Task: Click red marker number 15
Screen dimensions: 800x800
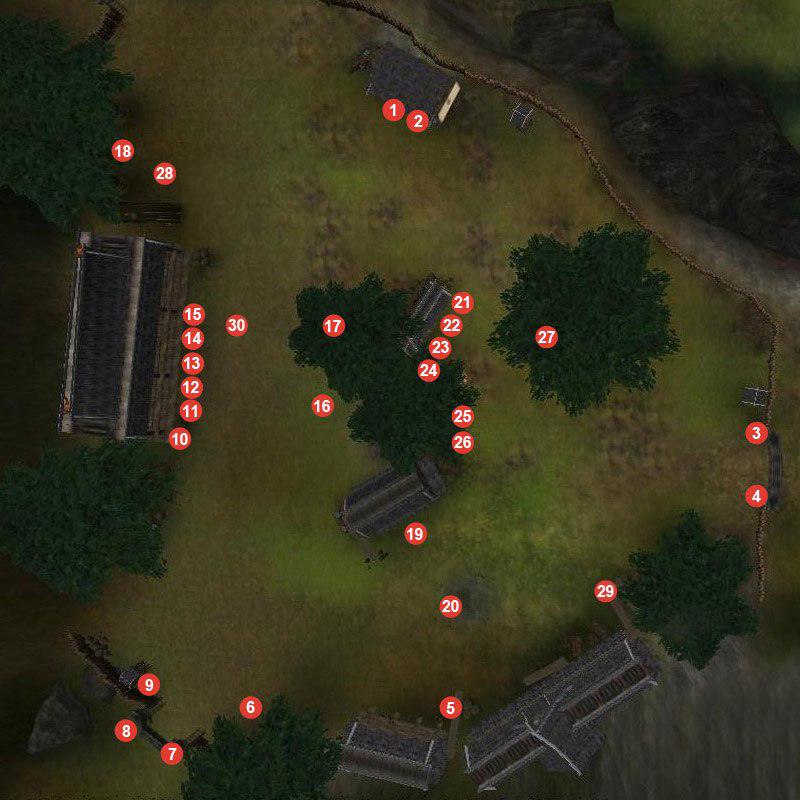Action: point(193,315)
